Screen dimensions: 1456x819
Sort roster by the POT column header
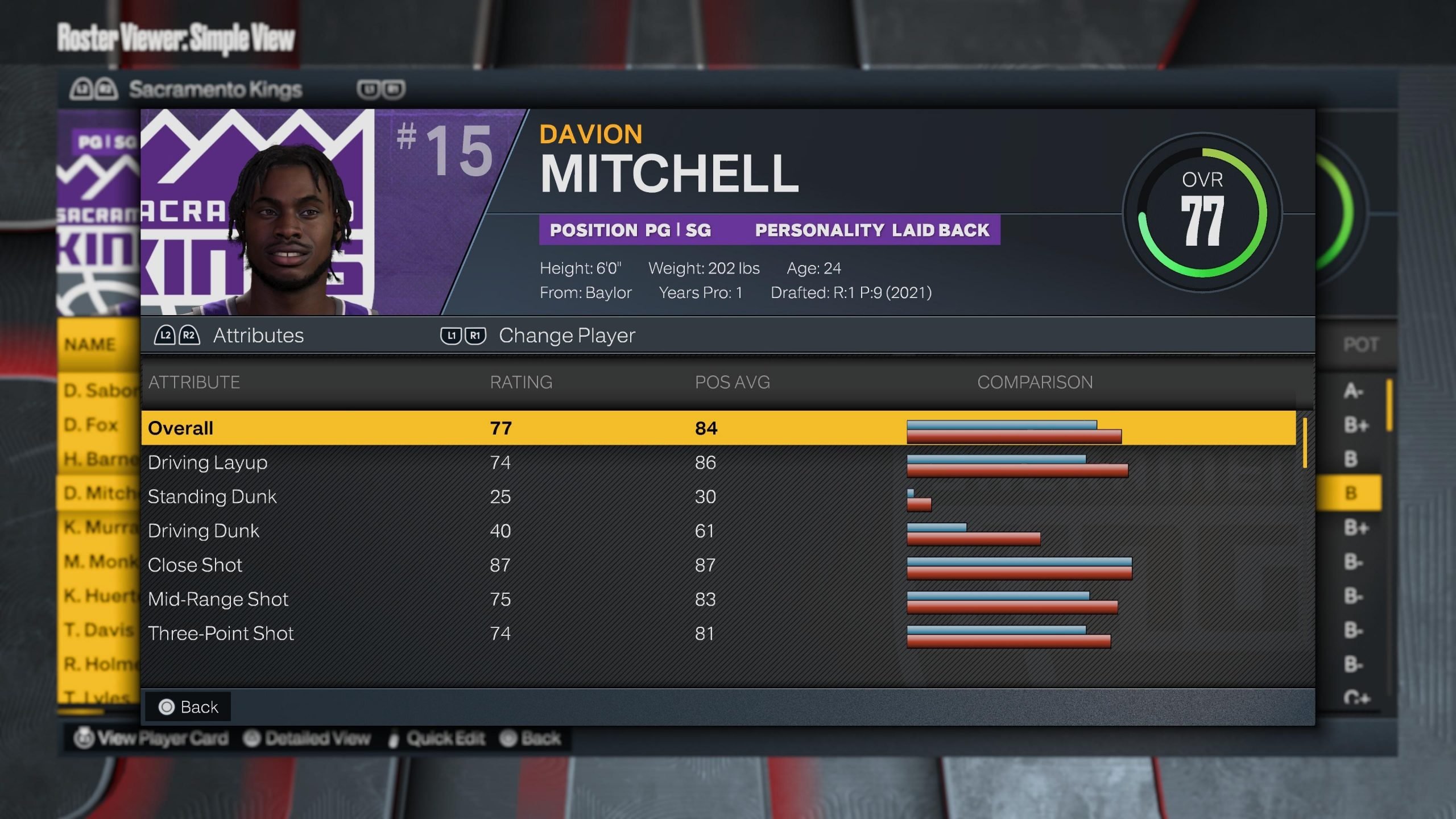point(1360,345)
